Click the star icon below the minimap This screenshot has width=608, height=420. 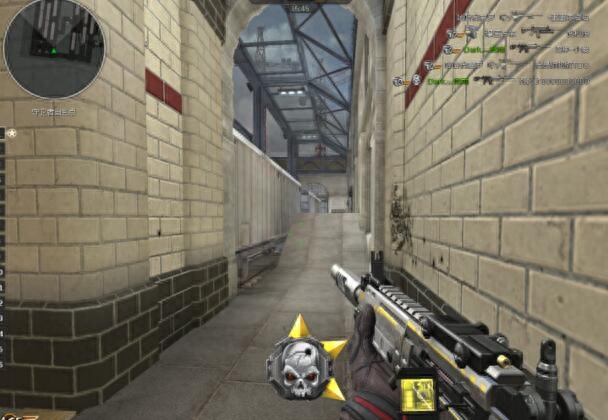(11, 133)
